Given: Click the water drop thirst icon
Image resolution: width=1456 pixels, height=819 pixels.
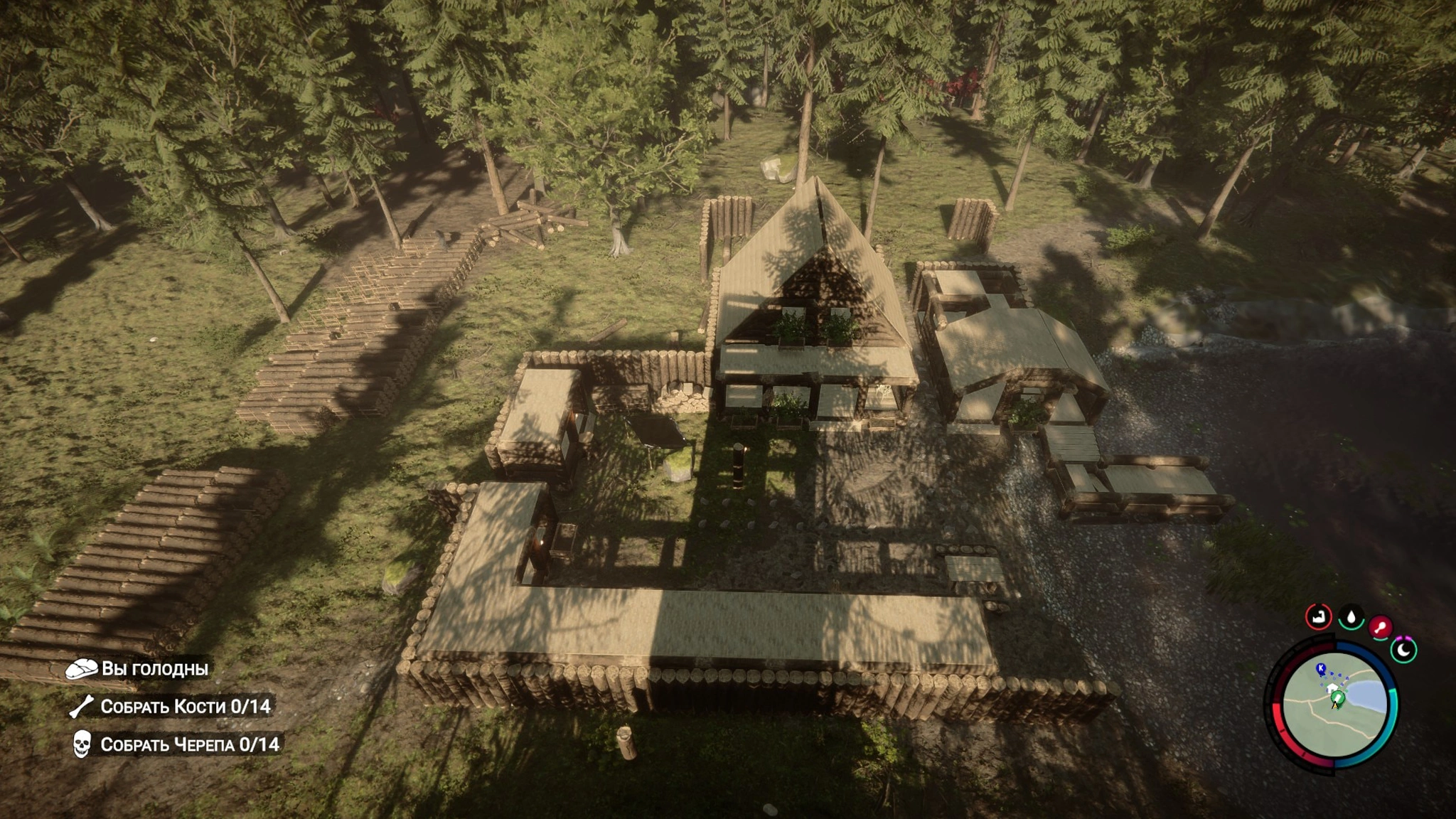Looking at the screenshot, I should coord(1351,617).
